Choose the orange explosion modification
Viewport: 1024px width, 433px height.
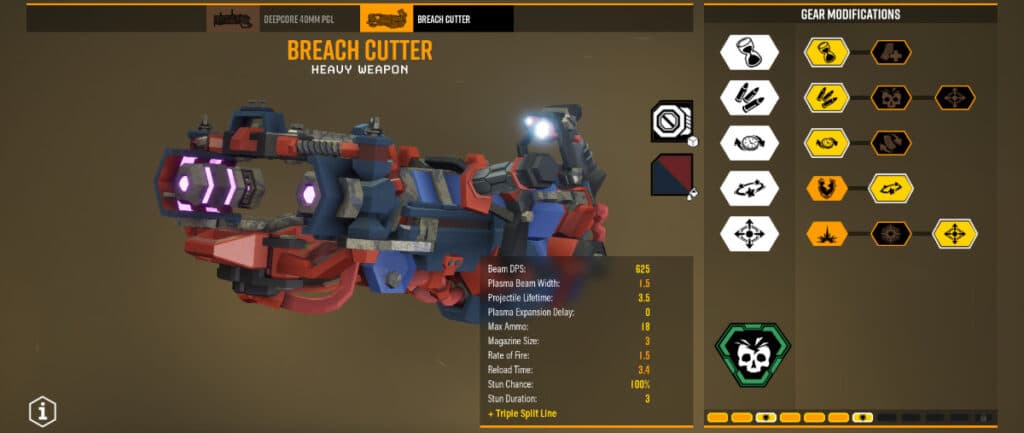pos(827,234)
